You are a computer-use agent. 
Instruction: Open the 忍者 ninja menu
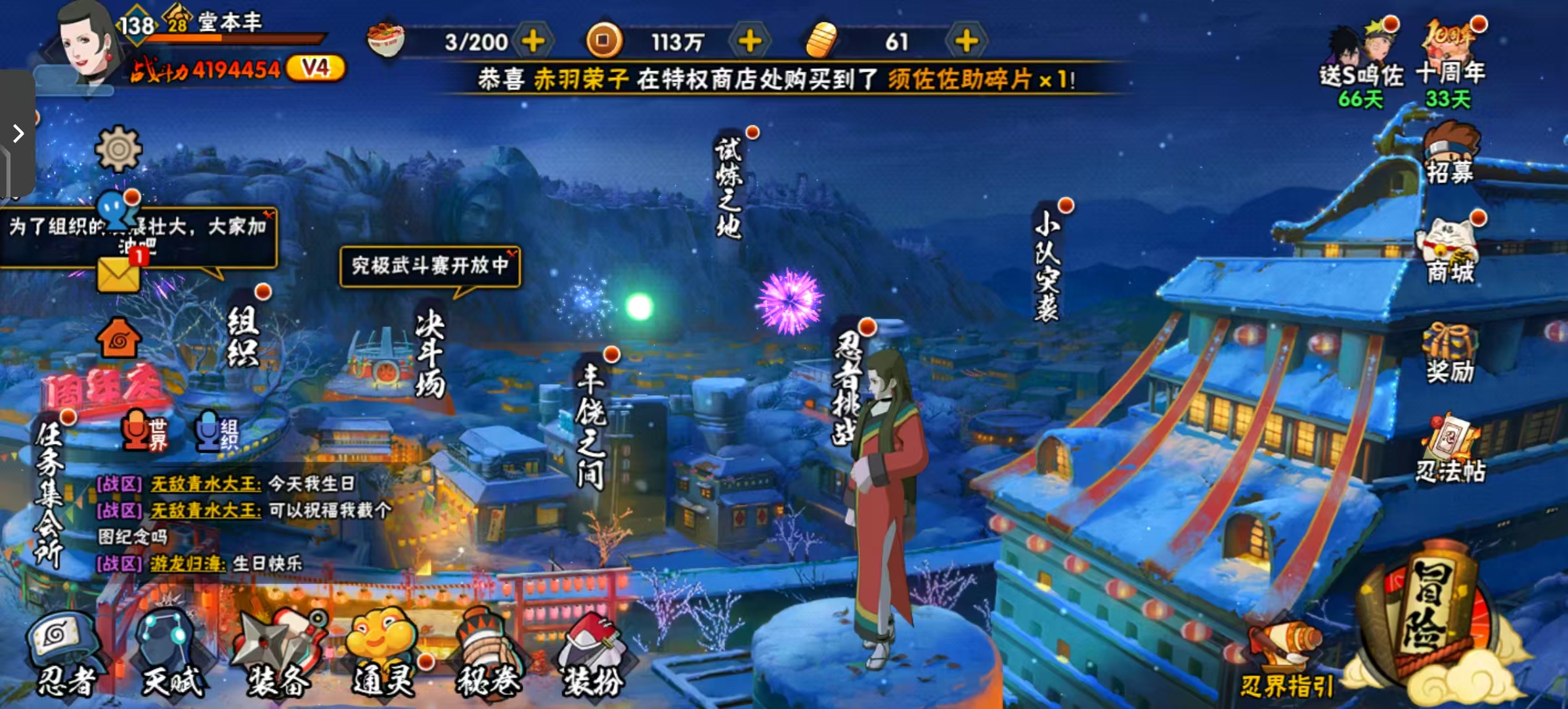coord(64,653)
